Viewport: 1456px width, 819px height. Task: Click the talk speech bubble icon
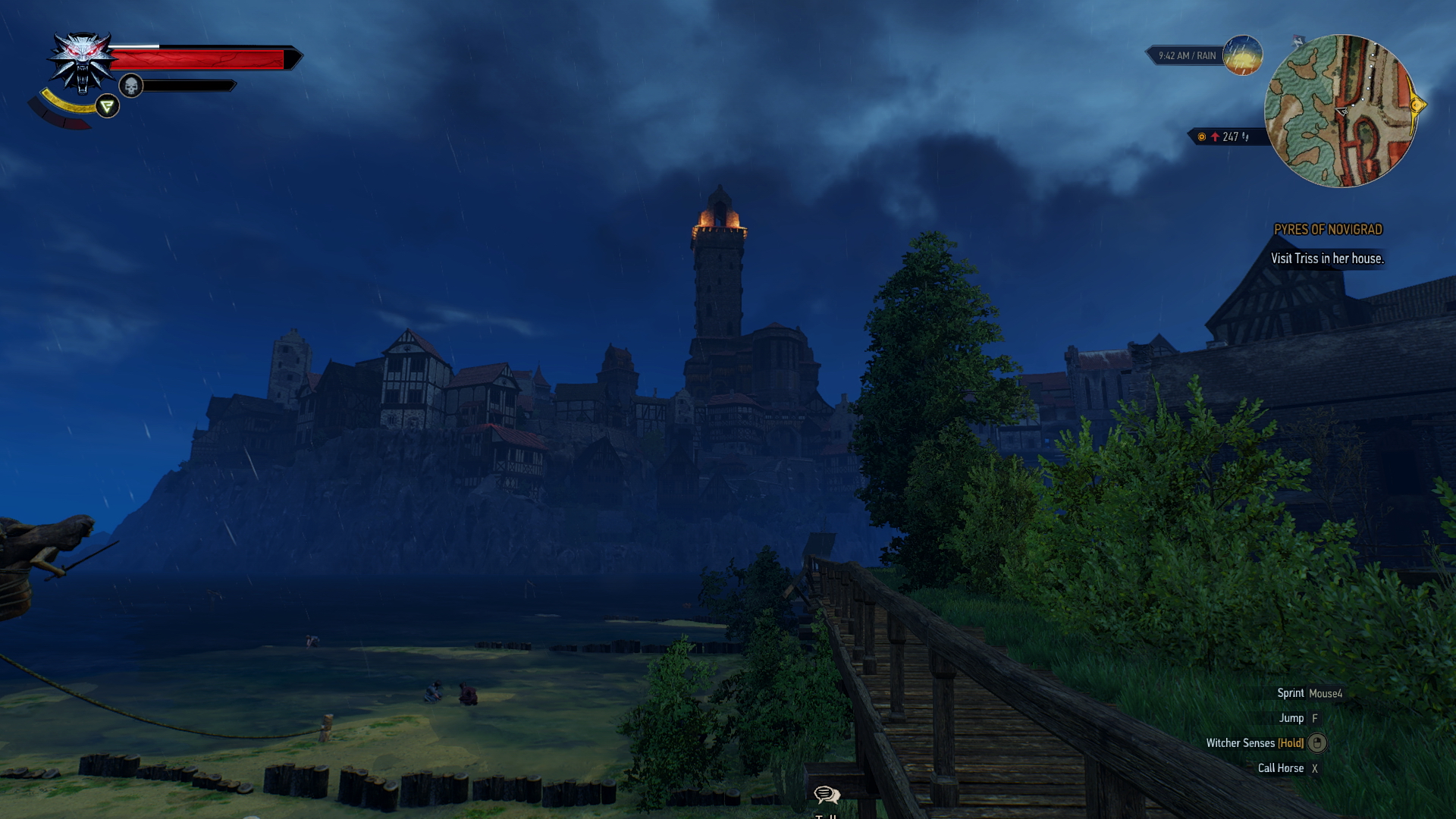coord(826,795)
